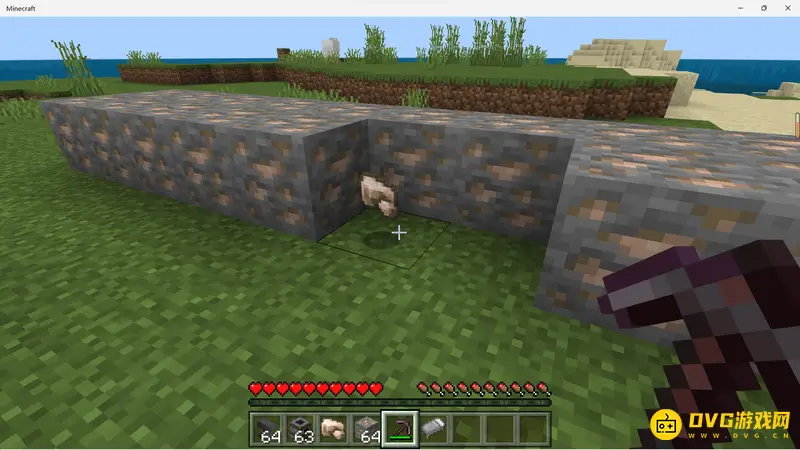
Task: Choose the raw iron hotbar slot
Action: (332, 429)
